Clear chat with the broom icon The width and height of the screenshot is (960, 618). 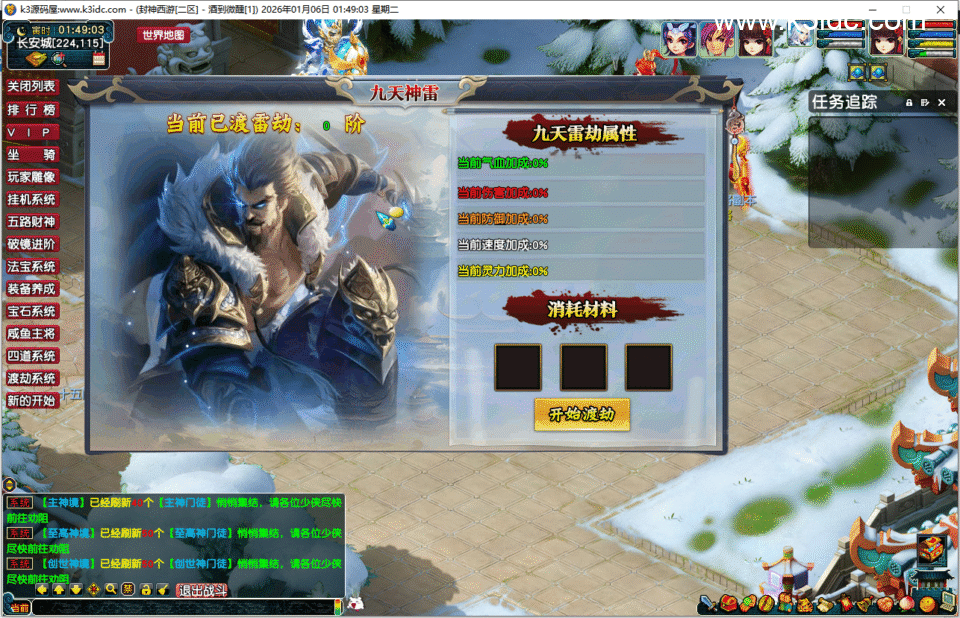click(x=162, y=589)
